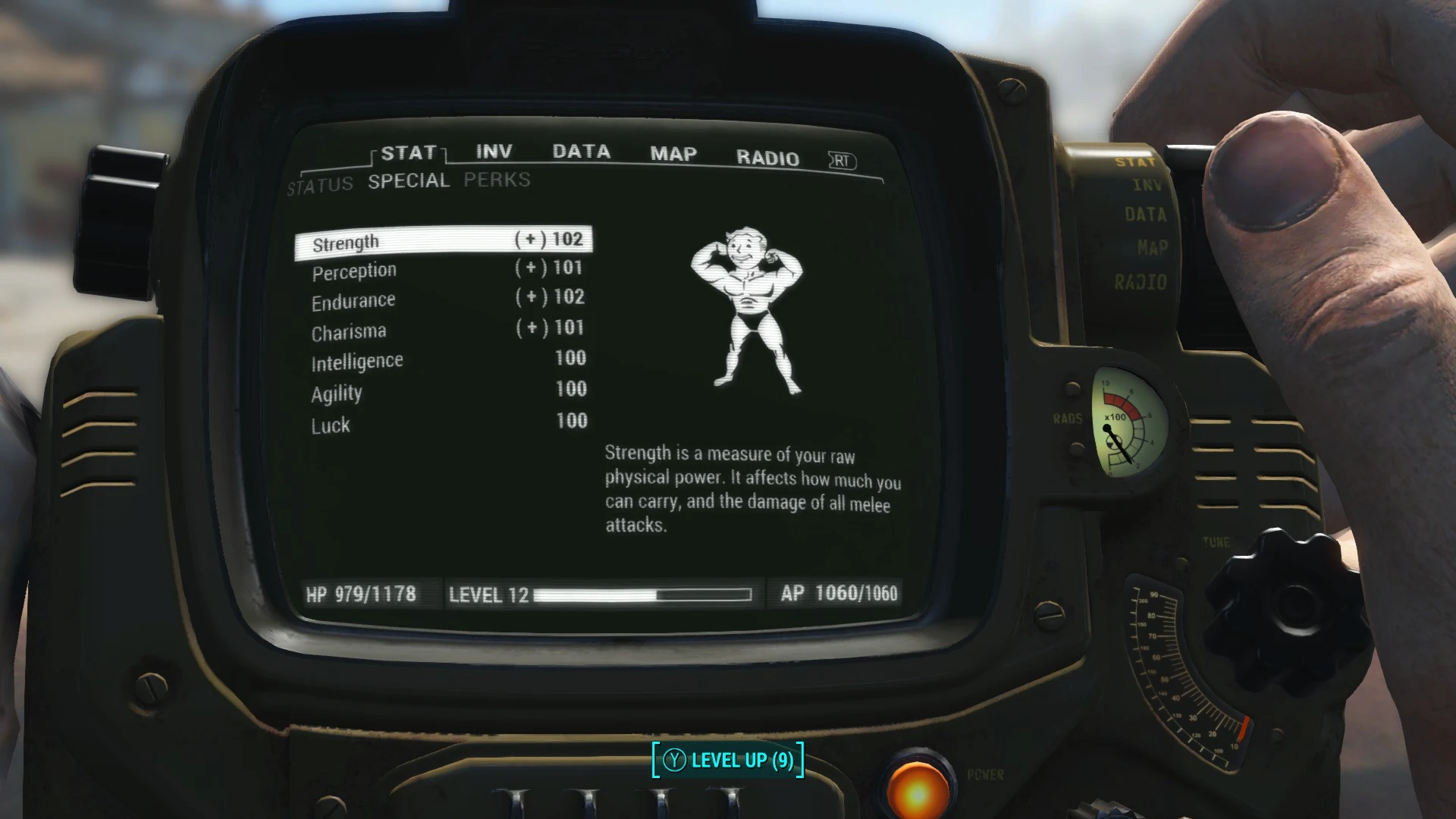Switch to the STATUS sub-tab
The height and width of the screenshot is (819, 1456).
(320, 185)
